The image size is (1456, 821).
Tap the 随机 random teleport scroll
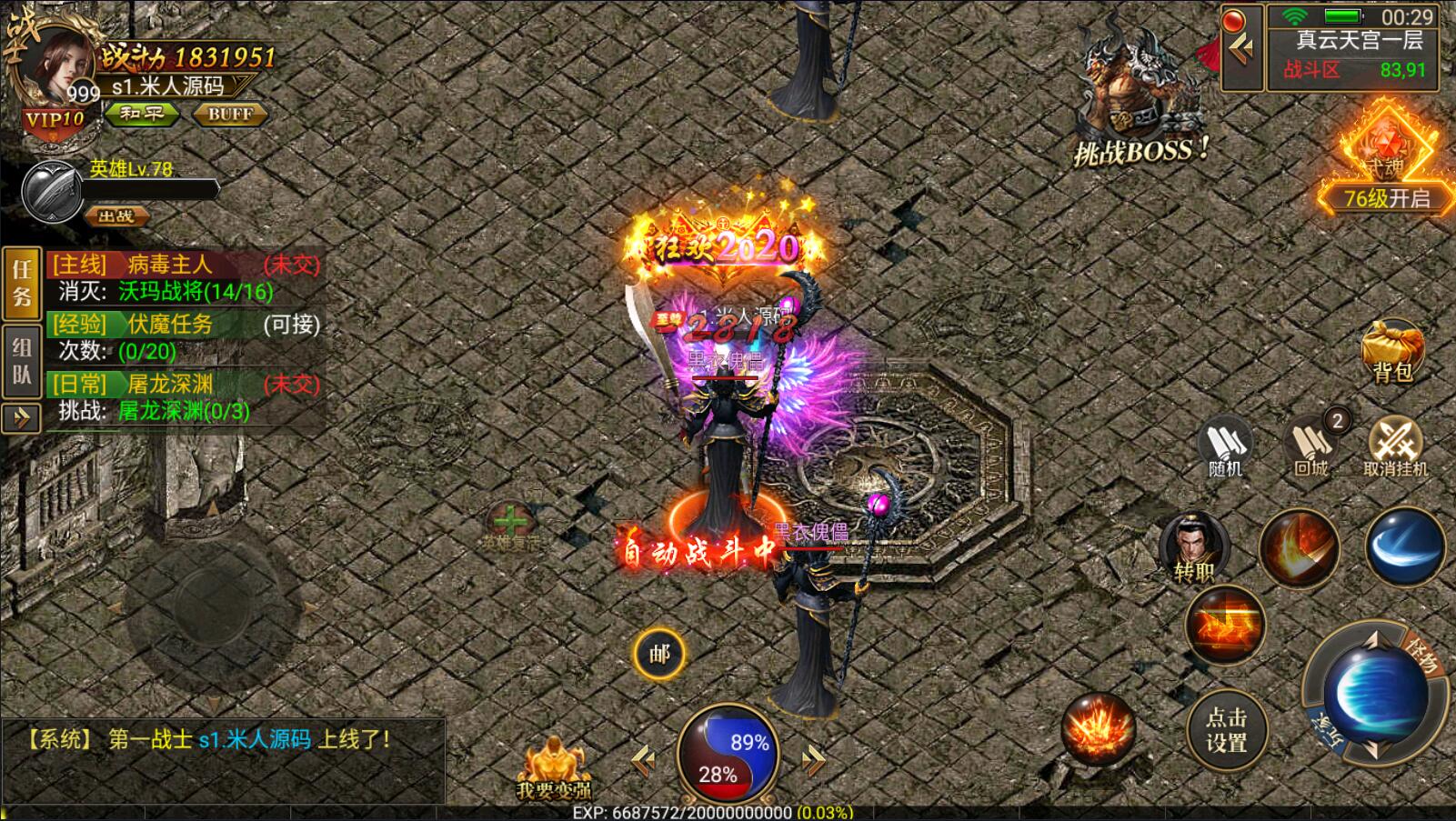point(1224,447)
